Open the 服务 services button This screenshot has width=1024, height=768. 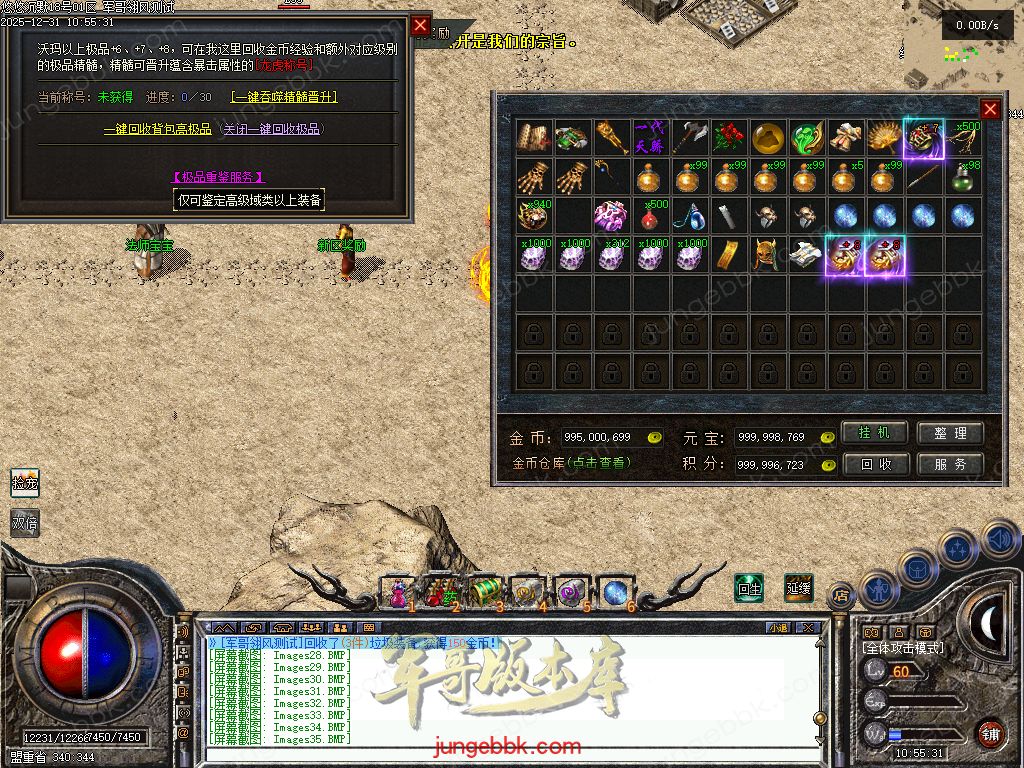(950, 464)
